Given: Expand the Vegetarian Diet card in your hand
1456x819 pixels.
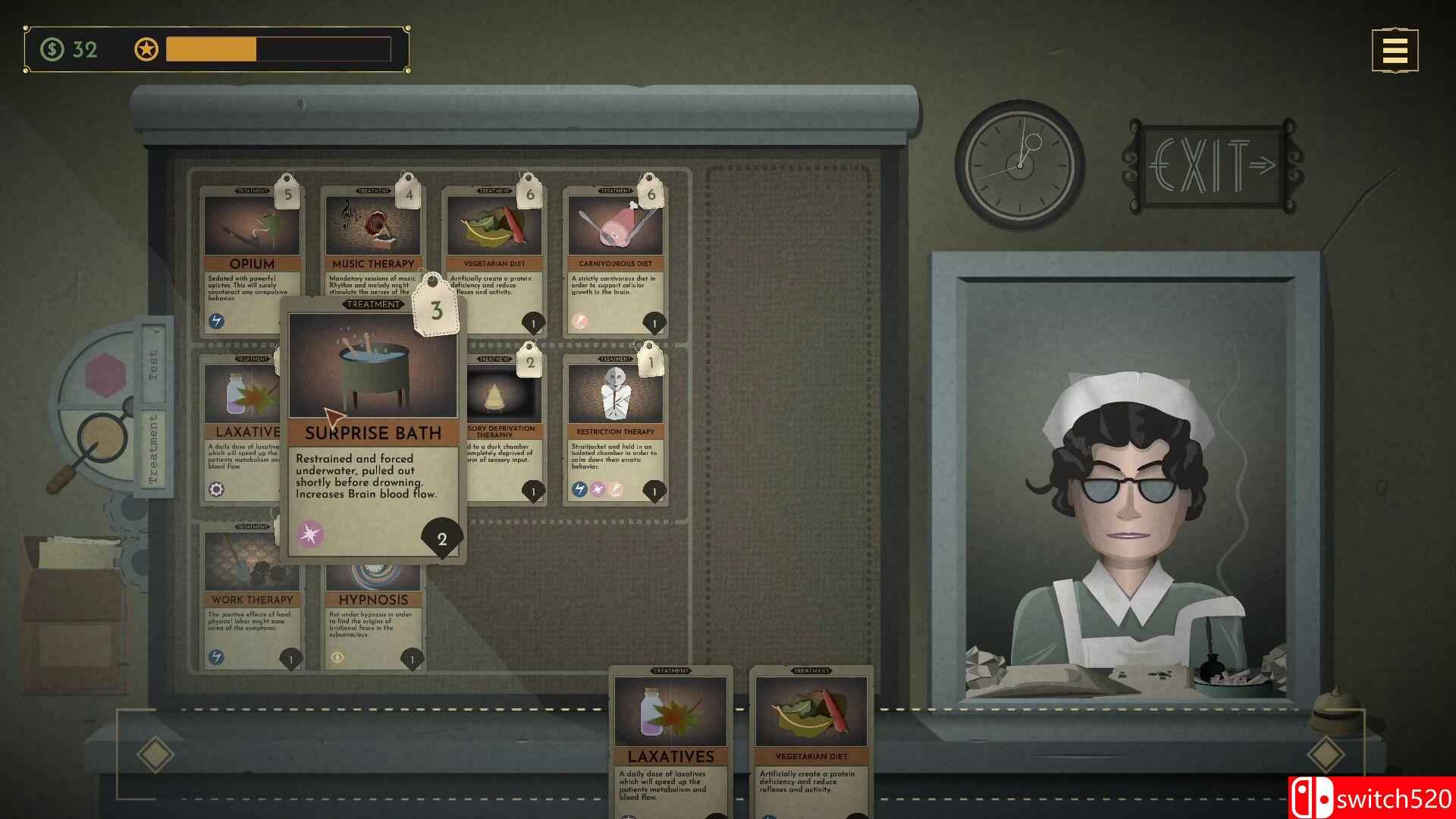Looking at the screenshot, I should coord(811,736).
